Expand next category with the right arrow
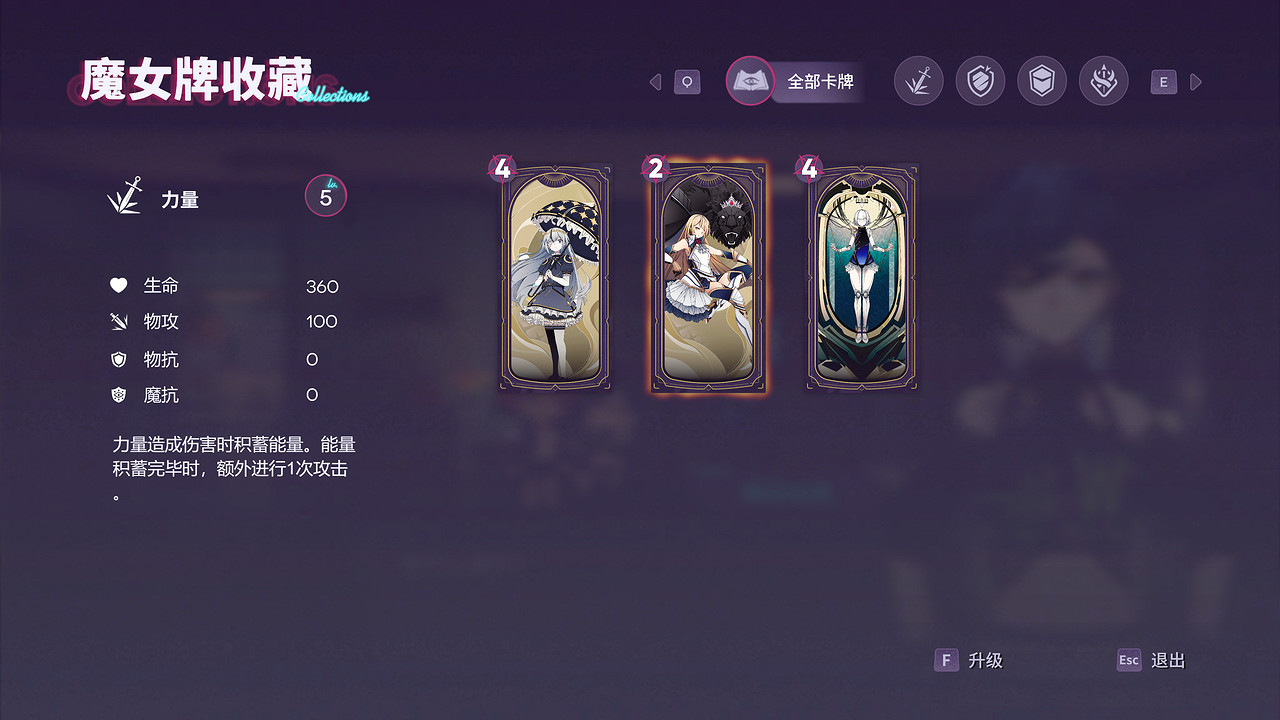 click(x=1196, y=81)
